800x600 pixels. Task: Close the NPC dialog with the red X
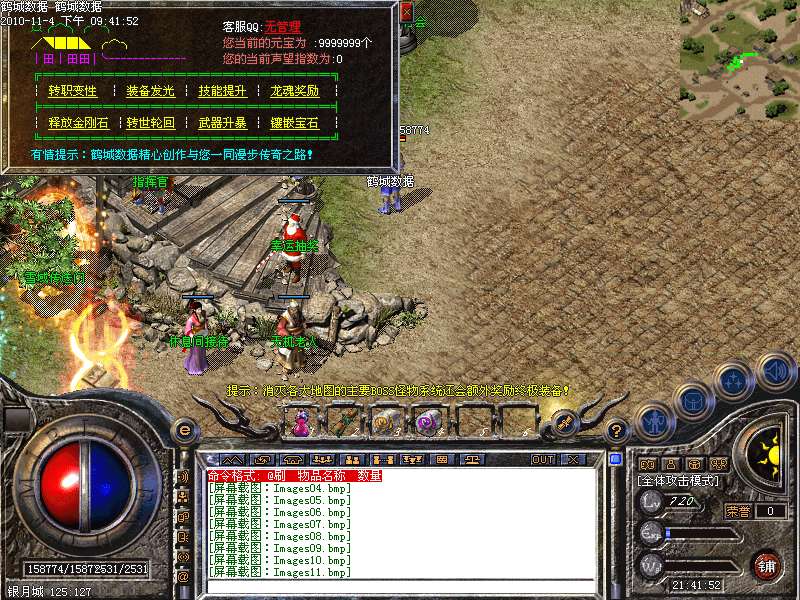(x=406, y=13)
